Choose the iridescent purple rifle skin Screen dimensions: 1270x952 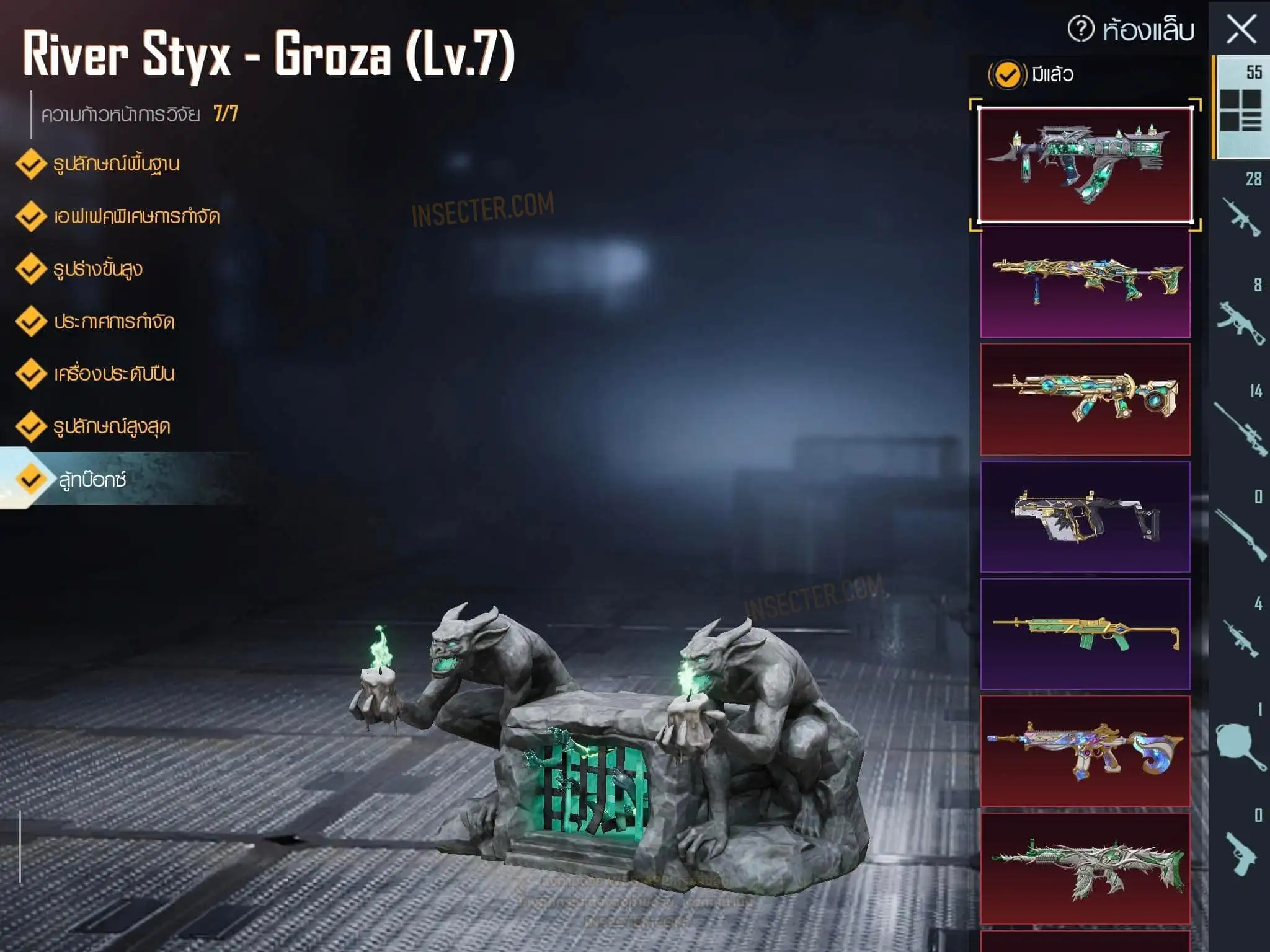click(1085, 751)
